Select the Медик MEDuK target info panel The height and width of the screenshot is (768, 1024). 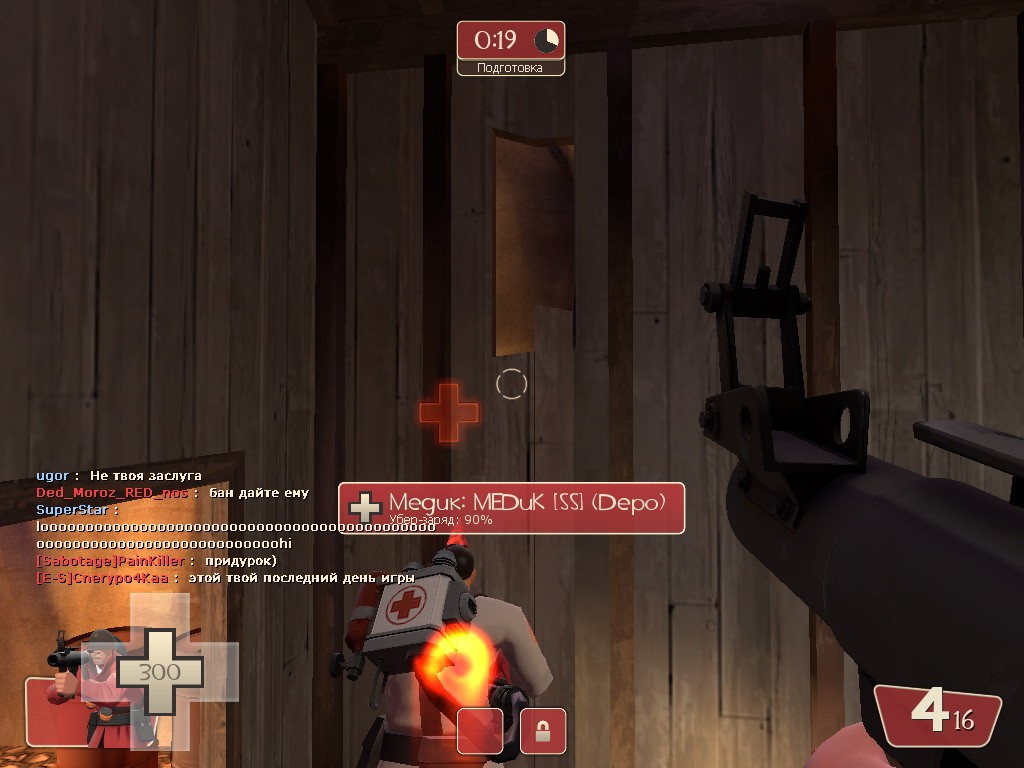(x=511, y=508)
